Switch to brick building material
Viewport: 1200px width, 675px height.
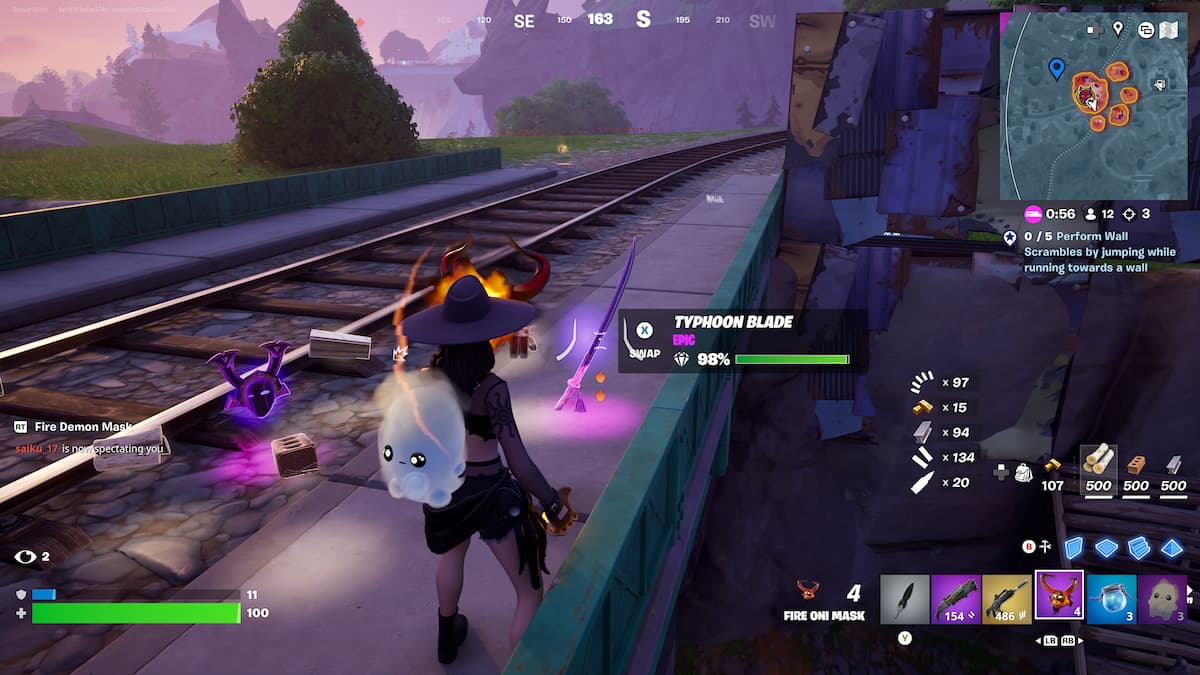(1136, 464)
